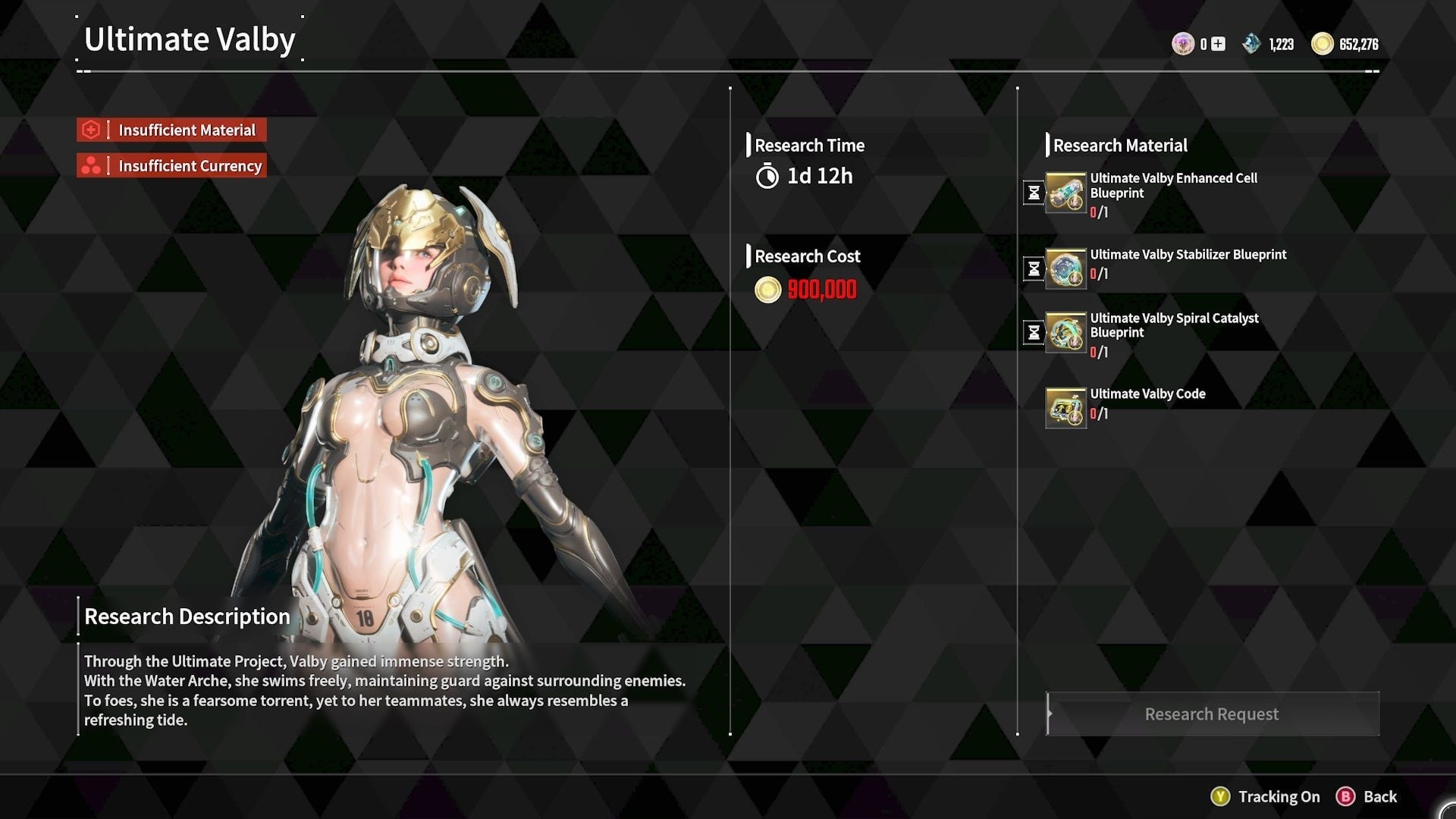Screen dimensions: 1456x819
Task: Select the Ultimate Valby Stabilizer Blueprint thumbnail
Action: coord(1065,271)
